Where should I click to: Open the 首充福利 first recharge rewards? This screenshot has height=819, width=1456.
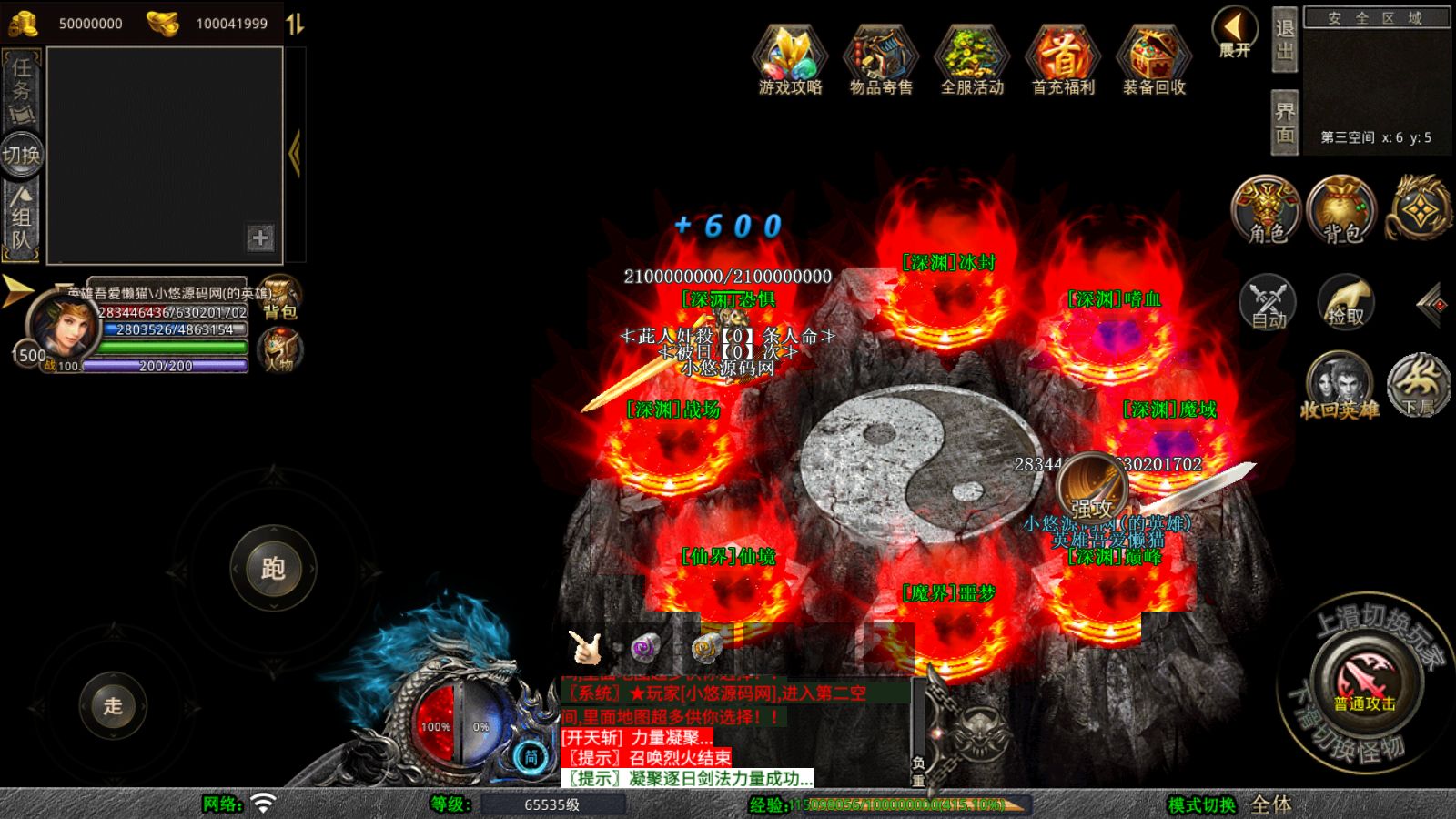coord(1063,59)
